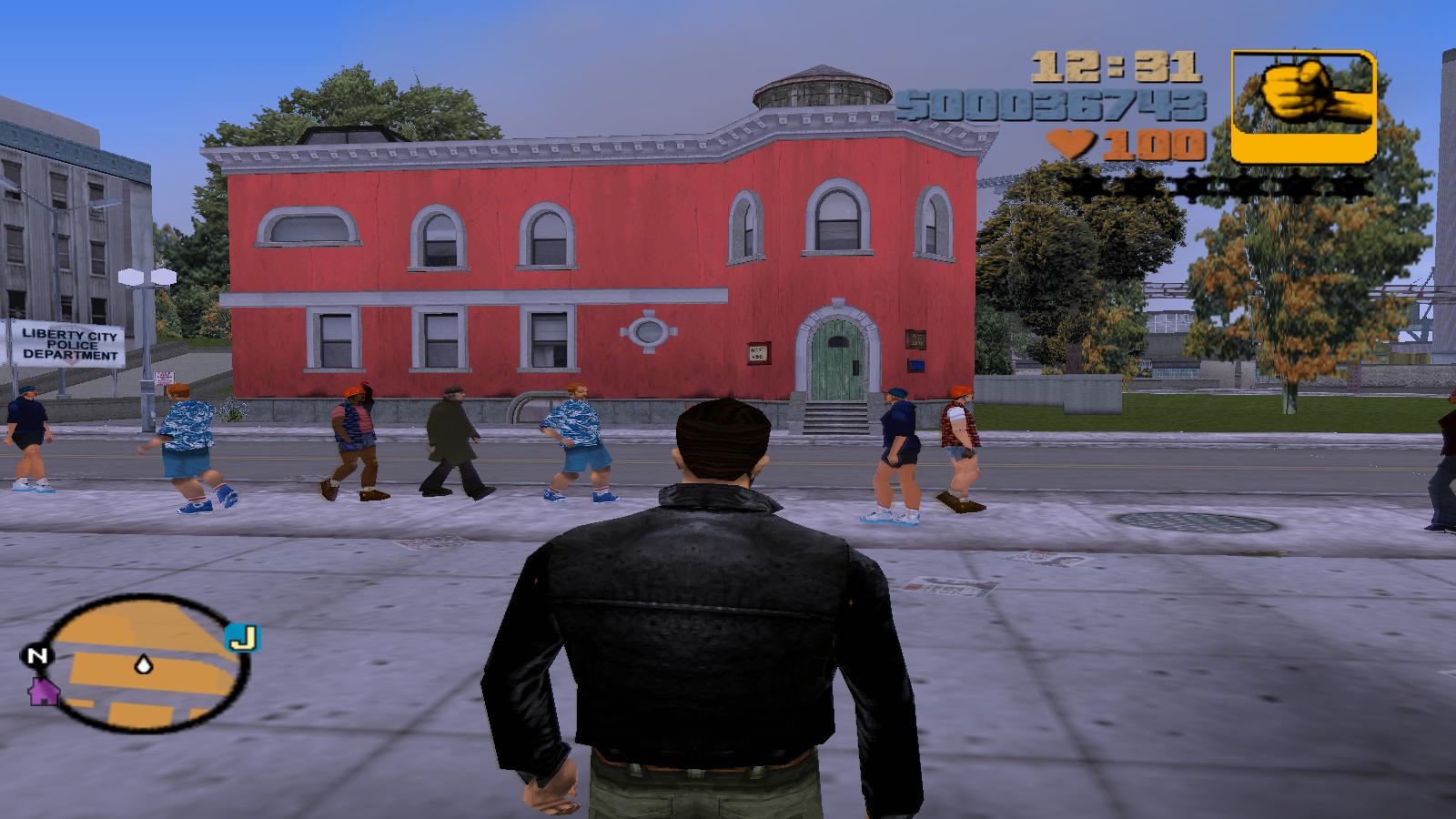Click the pink safehouse marker
The height and width of the screenshot is (819, 1456).
tap(42, 691)
